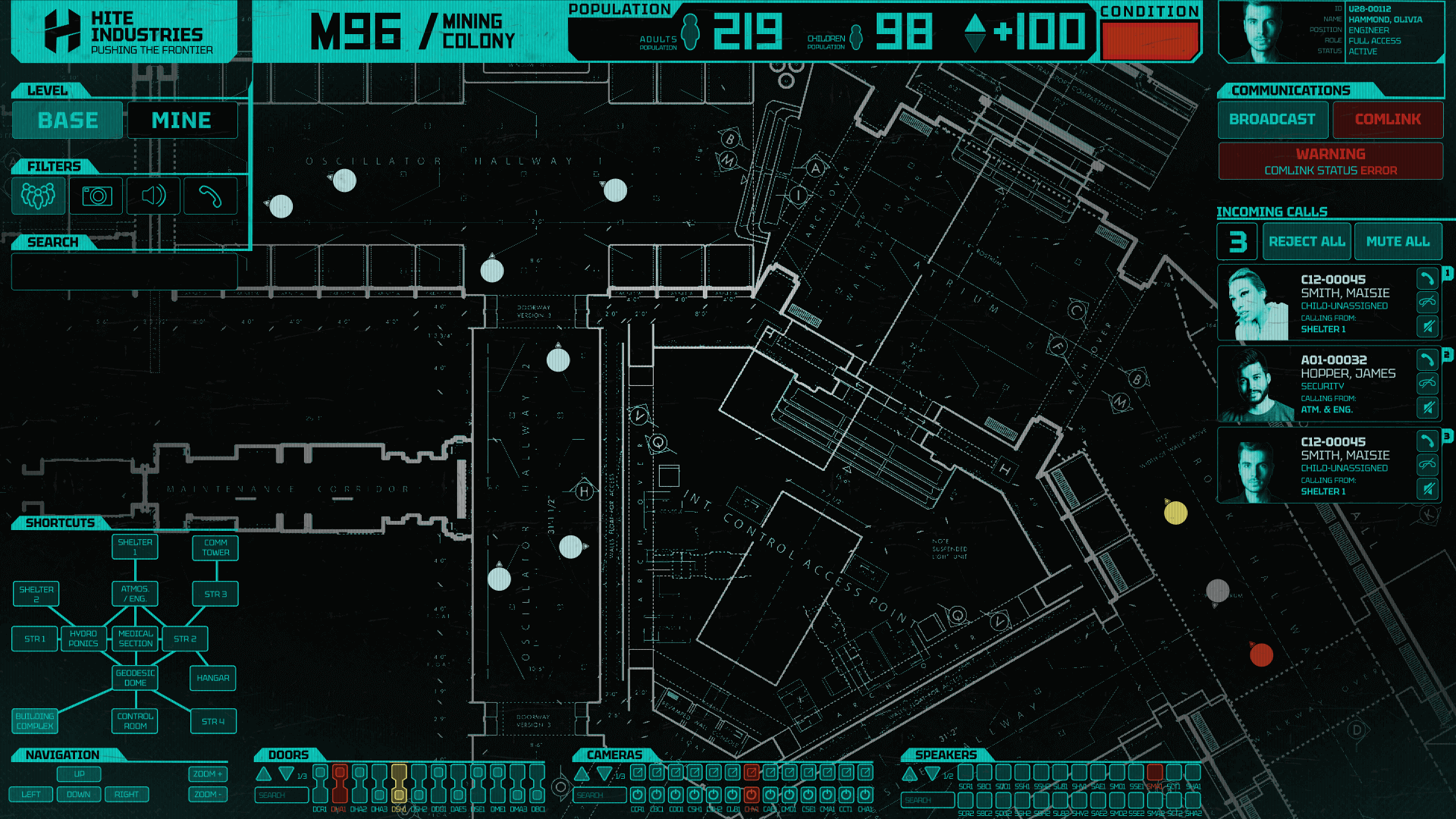Open door control DCR1
Screen dimensions: 1456x819
(x=320, y=785)
